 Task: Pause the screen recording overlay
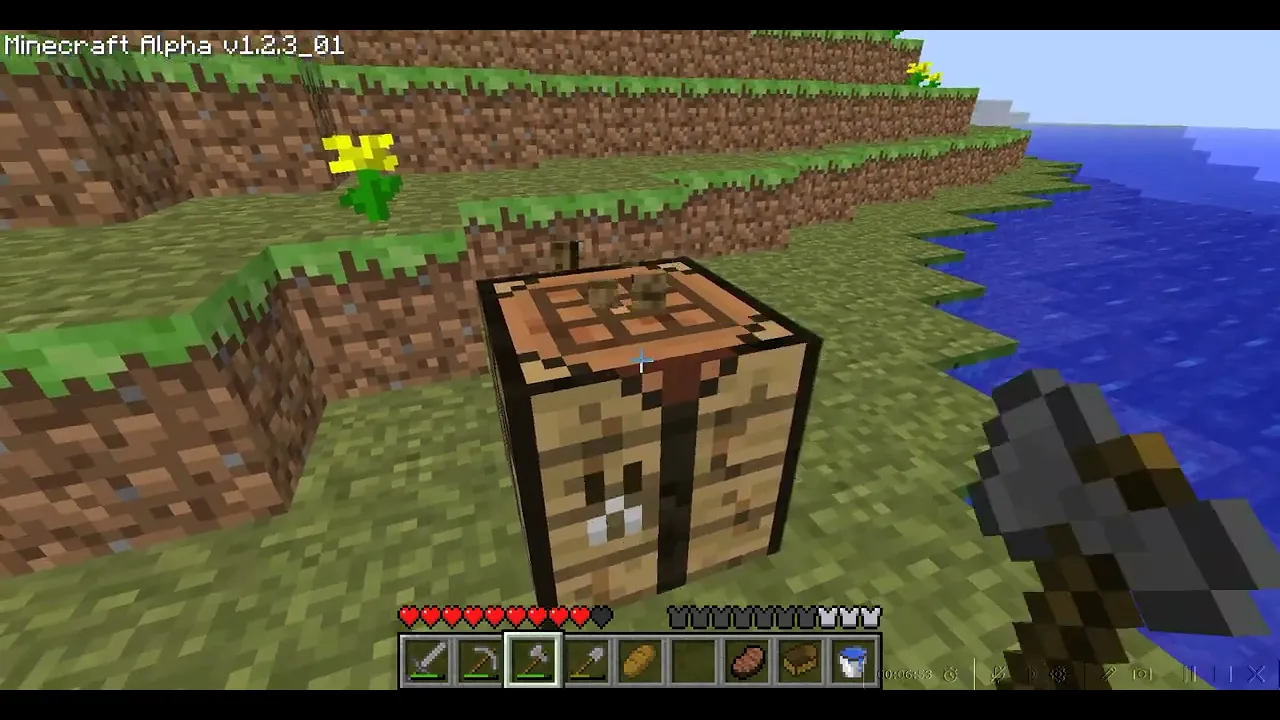(x=1191, y=675)
